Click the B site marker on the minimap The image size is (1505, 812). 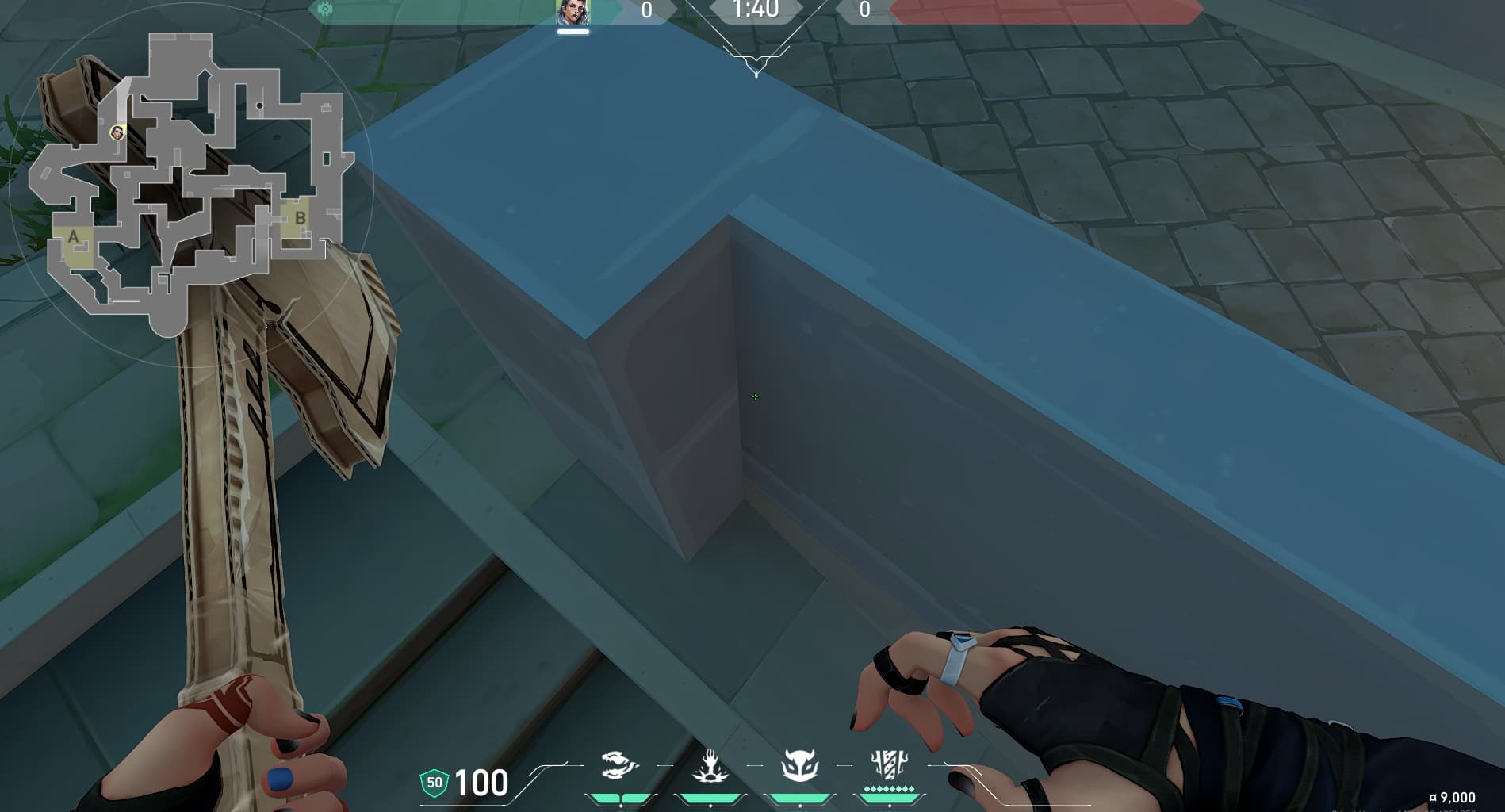(300, 216)
